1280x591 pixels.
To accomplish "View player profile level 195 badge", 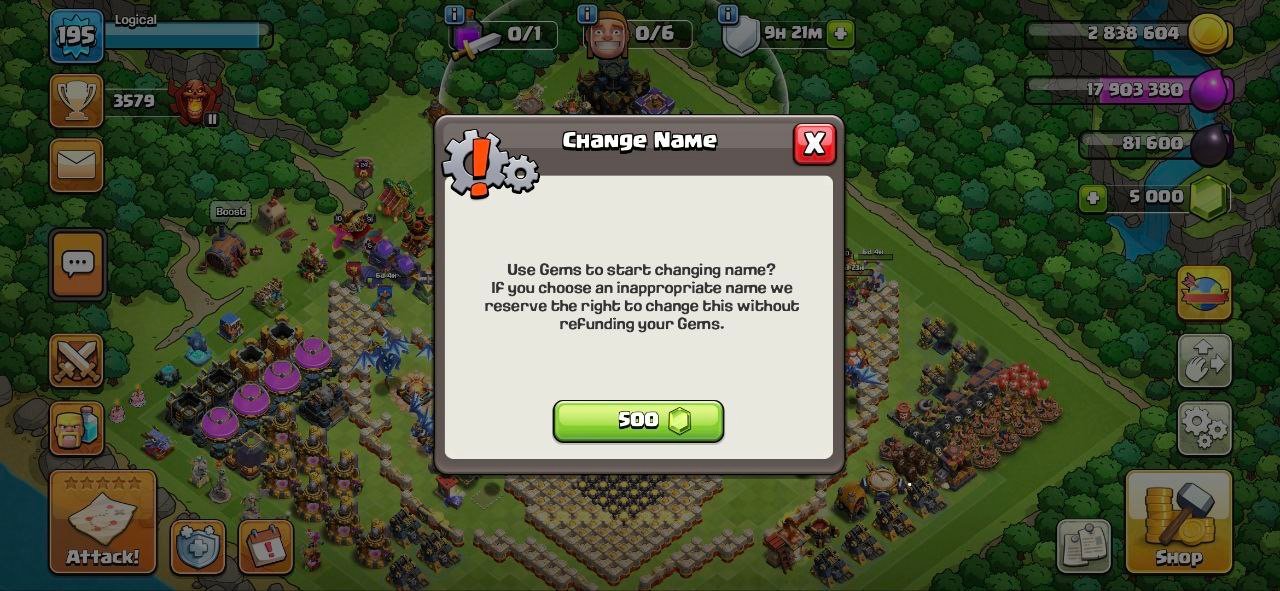I will pyautogui.click(x=76, y=37).
